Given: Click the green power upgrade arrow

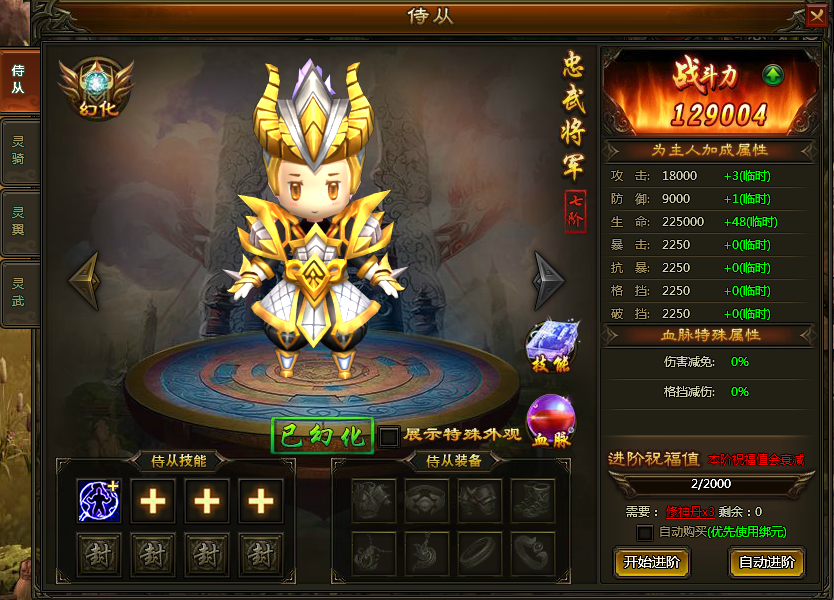Looking at the screenshot, I should coord(773,76).
